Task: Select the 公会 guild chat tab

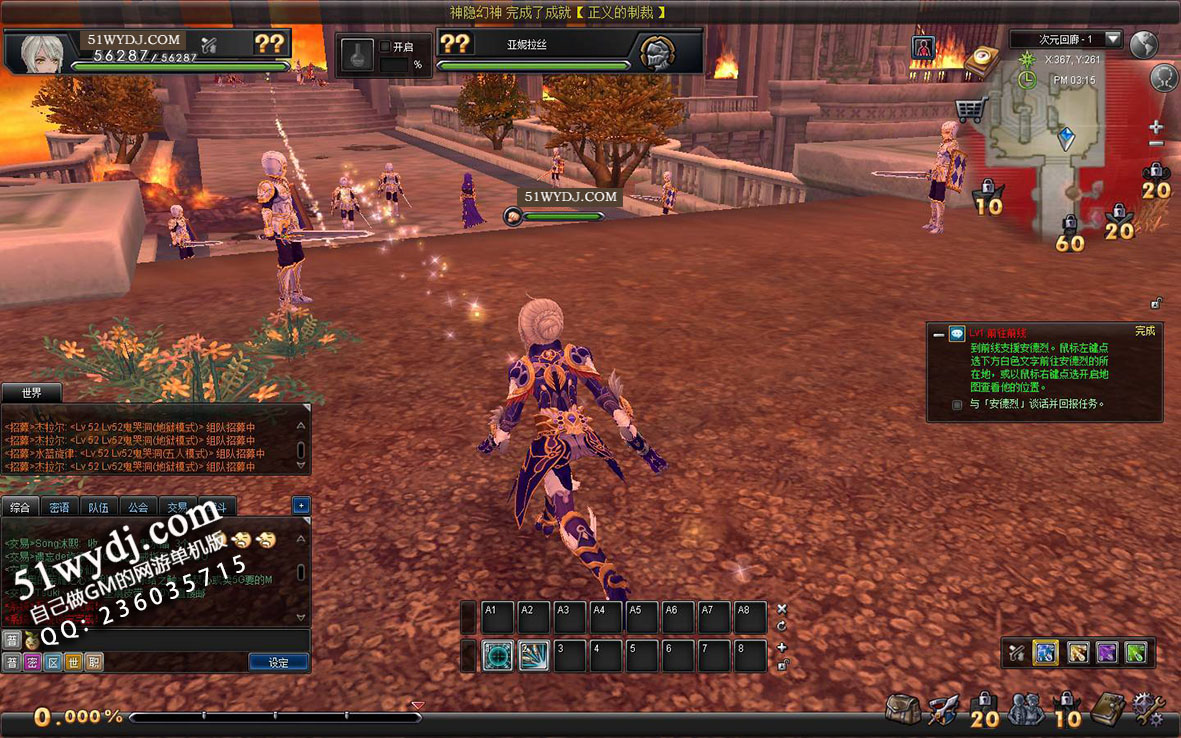Action: click(x=138, y=507)
